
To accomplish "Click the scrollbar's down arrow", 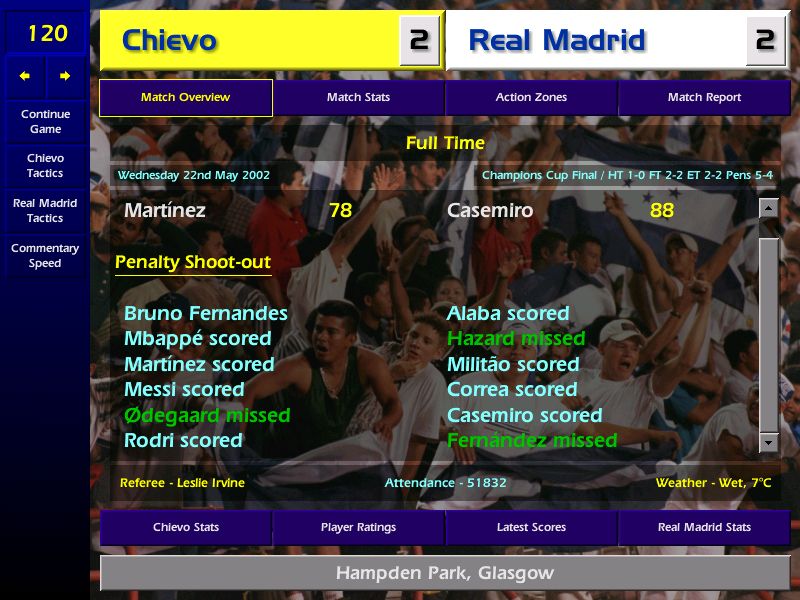I will pyautogui.click(x=768, y=441).
